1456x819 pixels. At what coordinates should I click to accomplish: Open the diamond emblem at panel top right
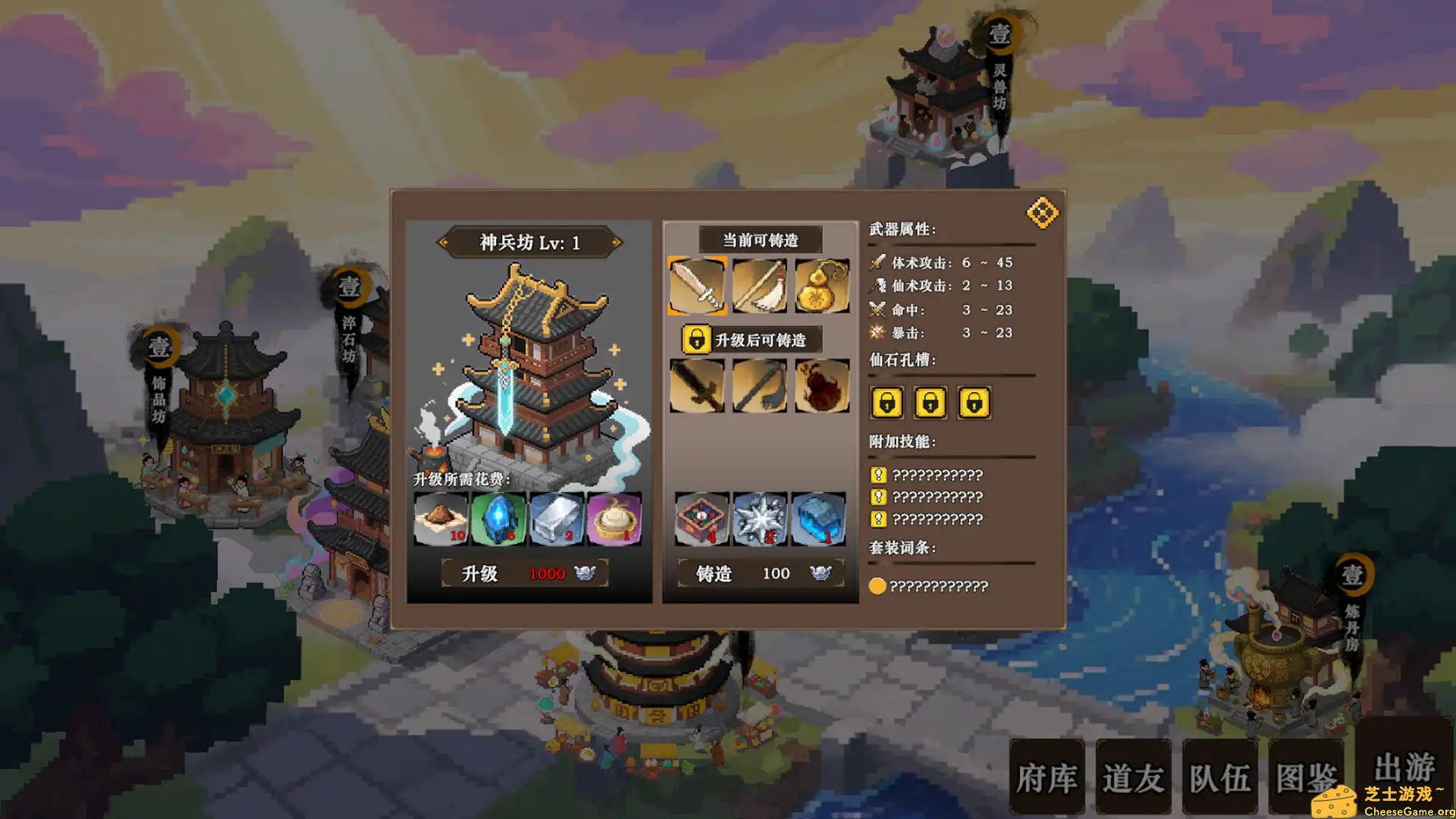point(1044,212)
